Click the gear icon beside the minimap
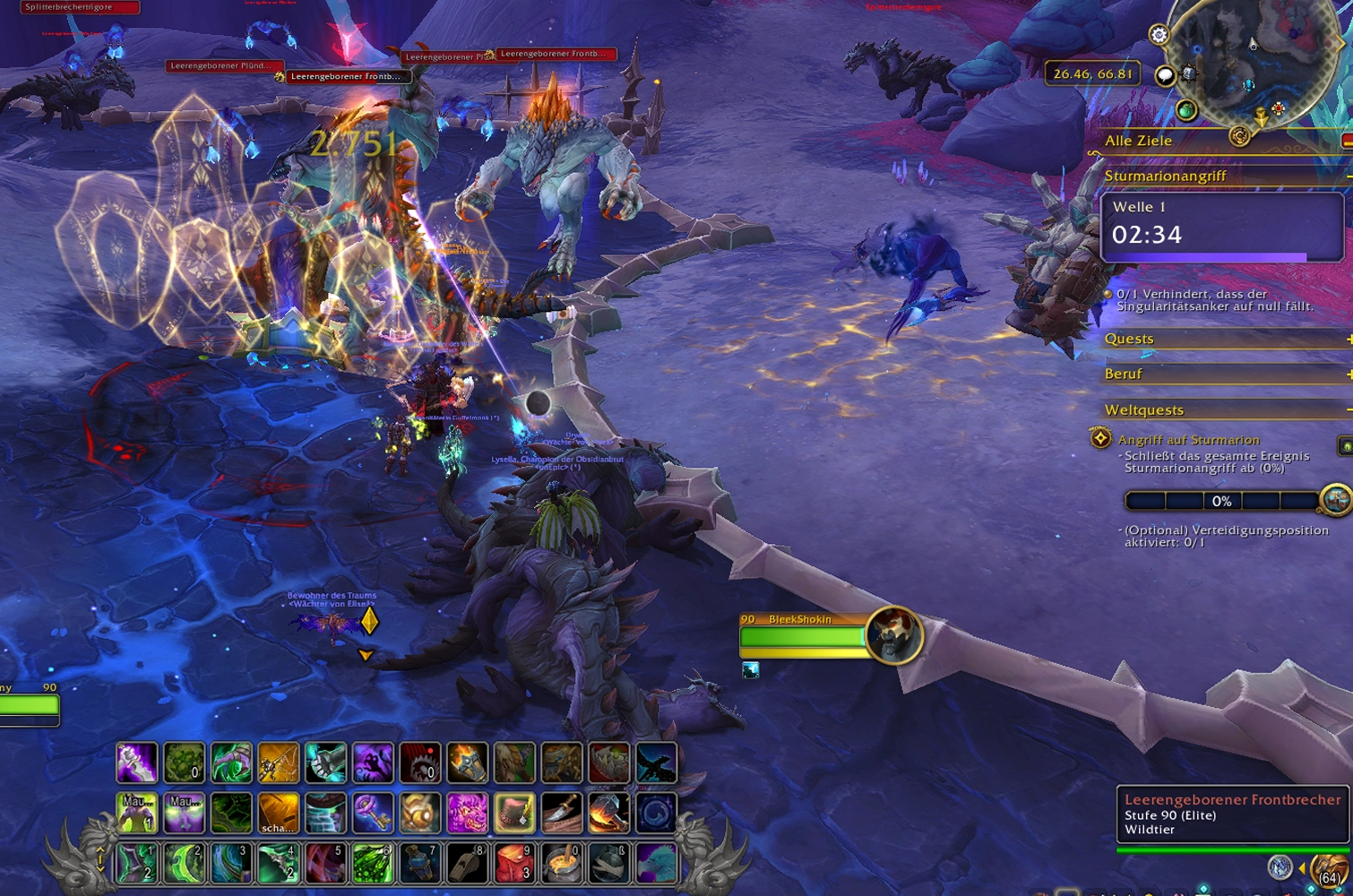The height and width of the screenshot is (896, 1353). click(x=1159, y=35)
